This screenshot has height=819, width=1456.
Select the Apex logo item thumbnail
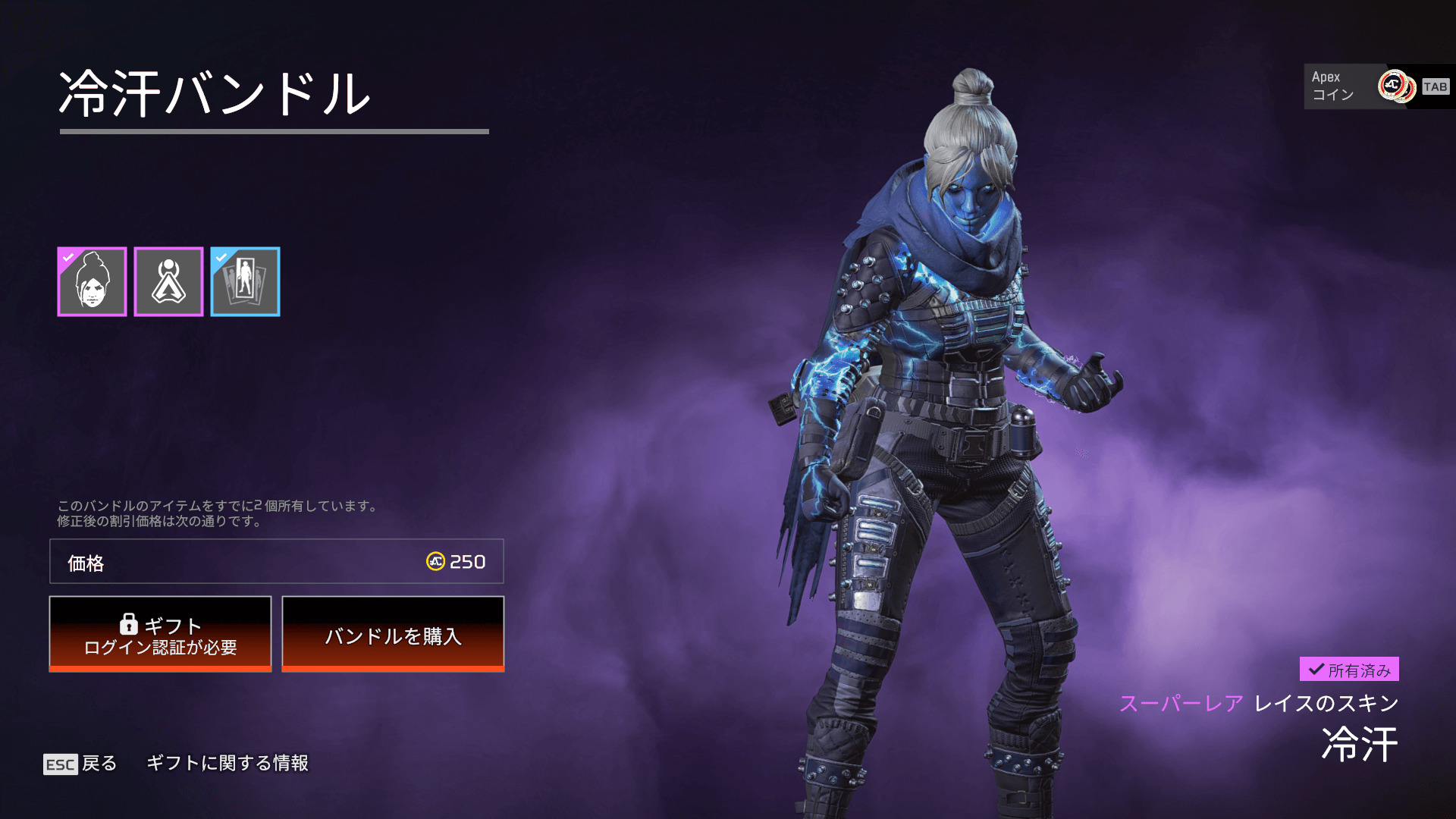click(x=168, y=281)
